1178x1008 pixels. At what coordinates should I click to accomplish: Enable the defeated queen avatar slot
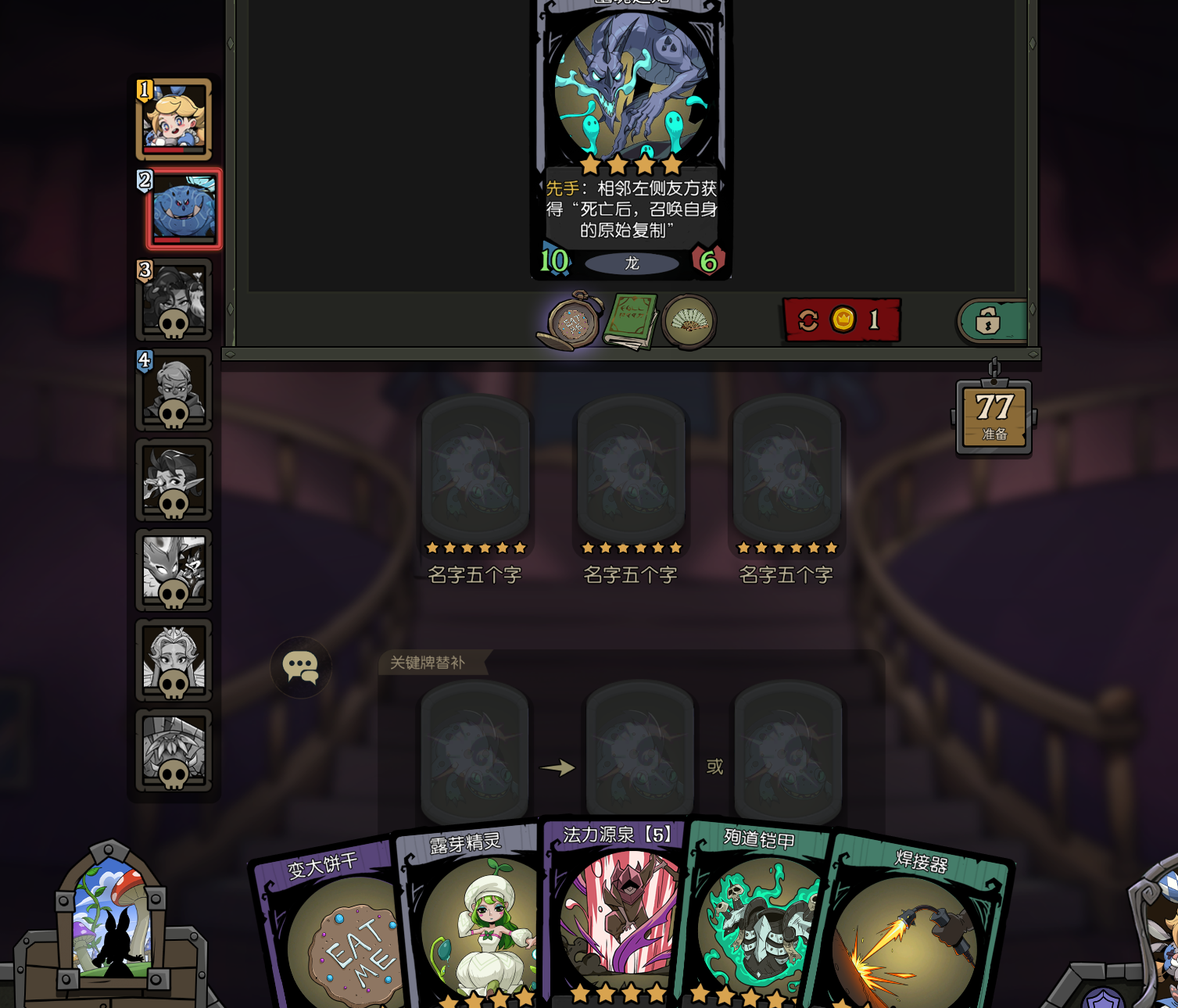pos(174,660)
